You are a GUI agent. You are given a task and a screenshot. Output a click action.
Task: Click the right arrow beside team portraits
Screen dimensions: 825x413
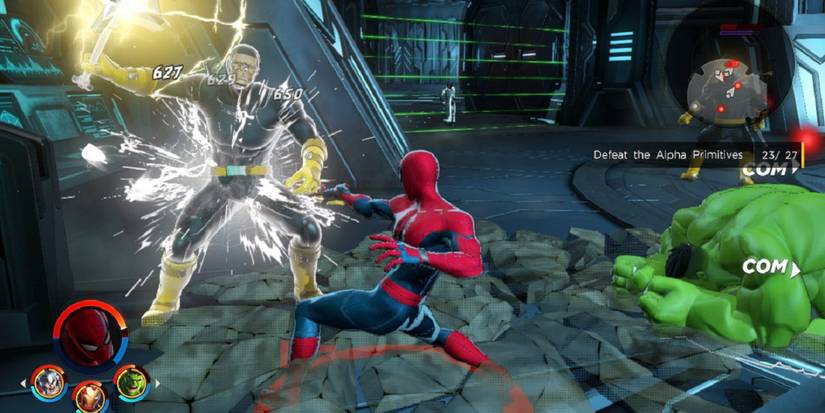[156, 383]
